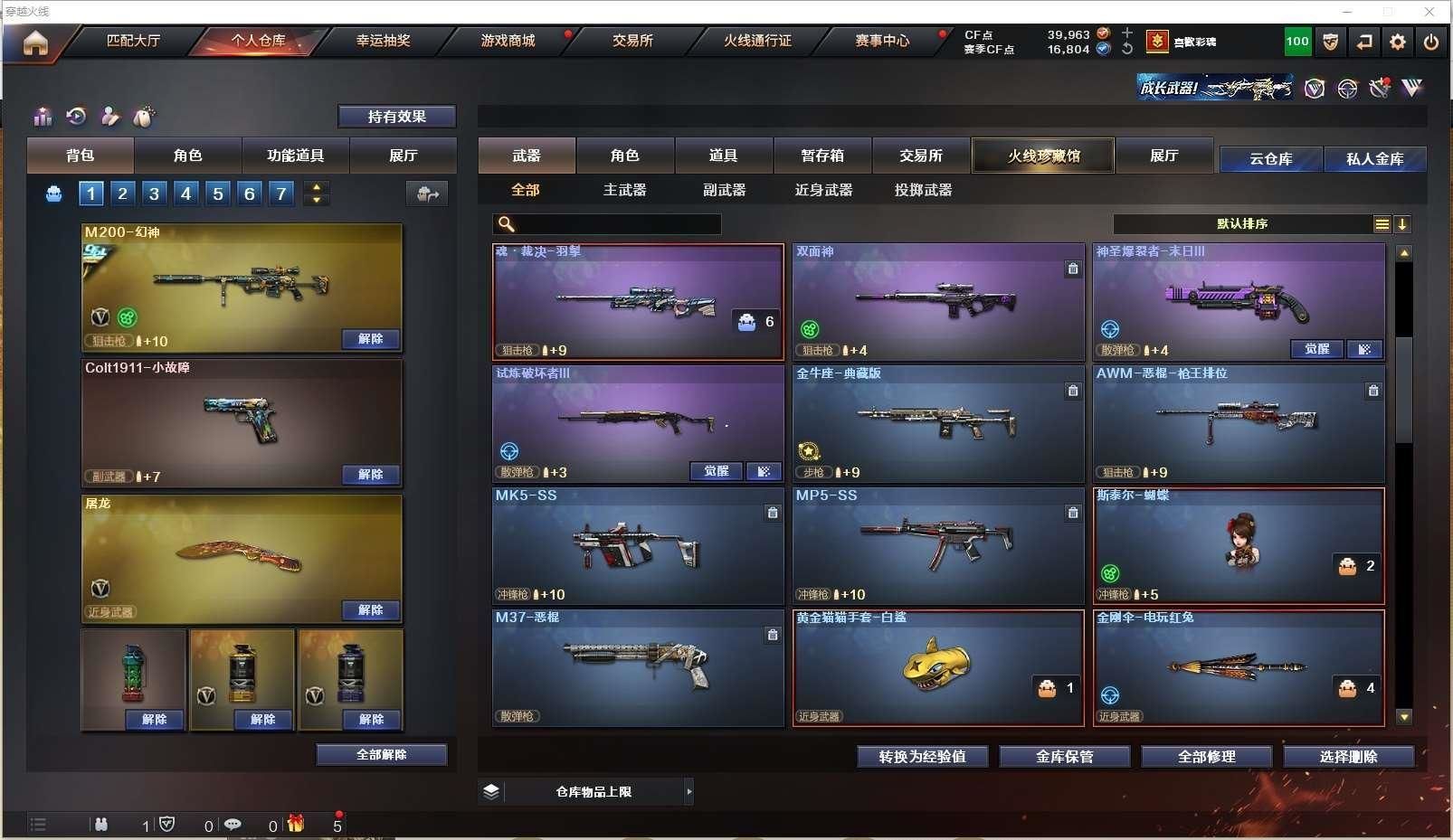Filter by 近身武器 melee weapons
Image resolution: width=1453 pixels, height=840 pixels.
point(823,190)
